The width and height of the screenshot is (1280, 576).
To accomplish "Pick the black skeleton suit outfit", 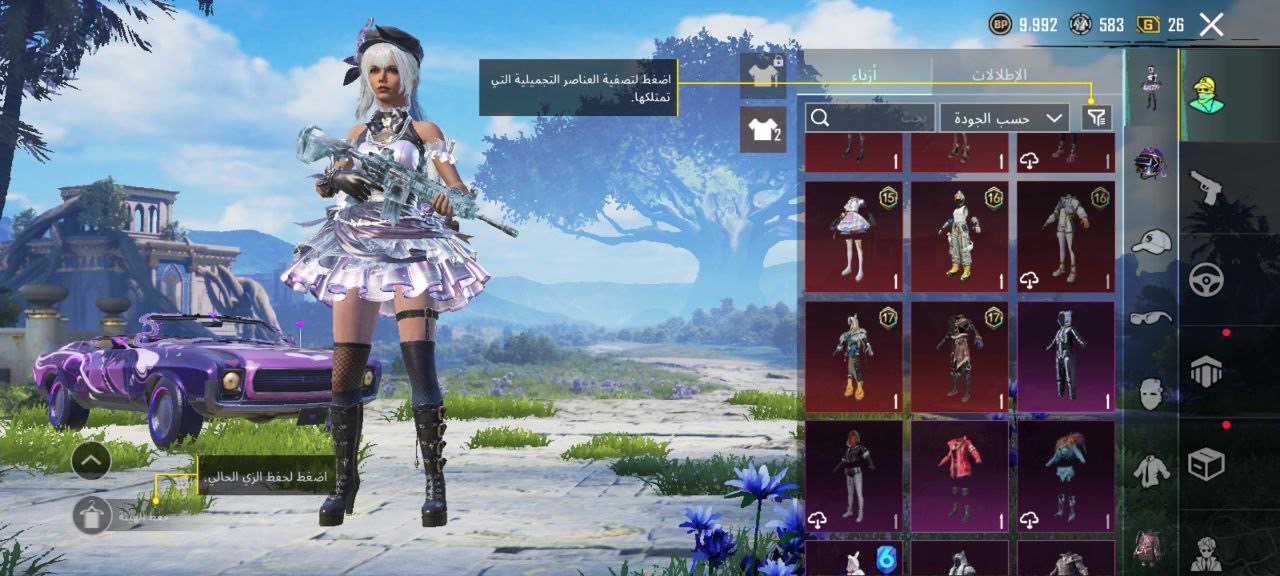I will 1066,357.
